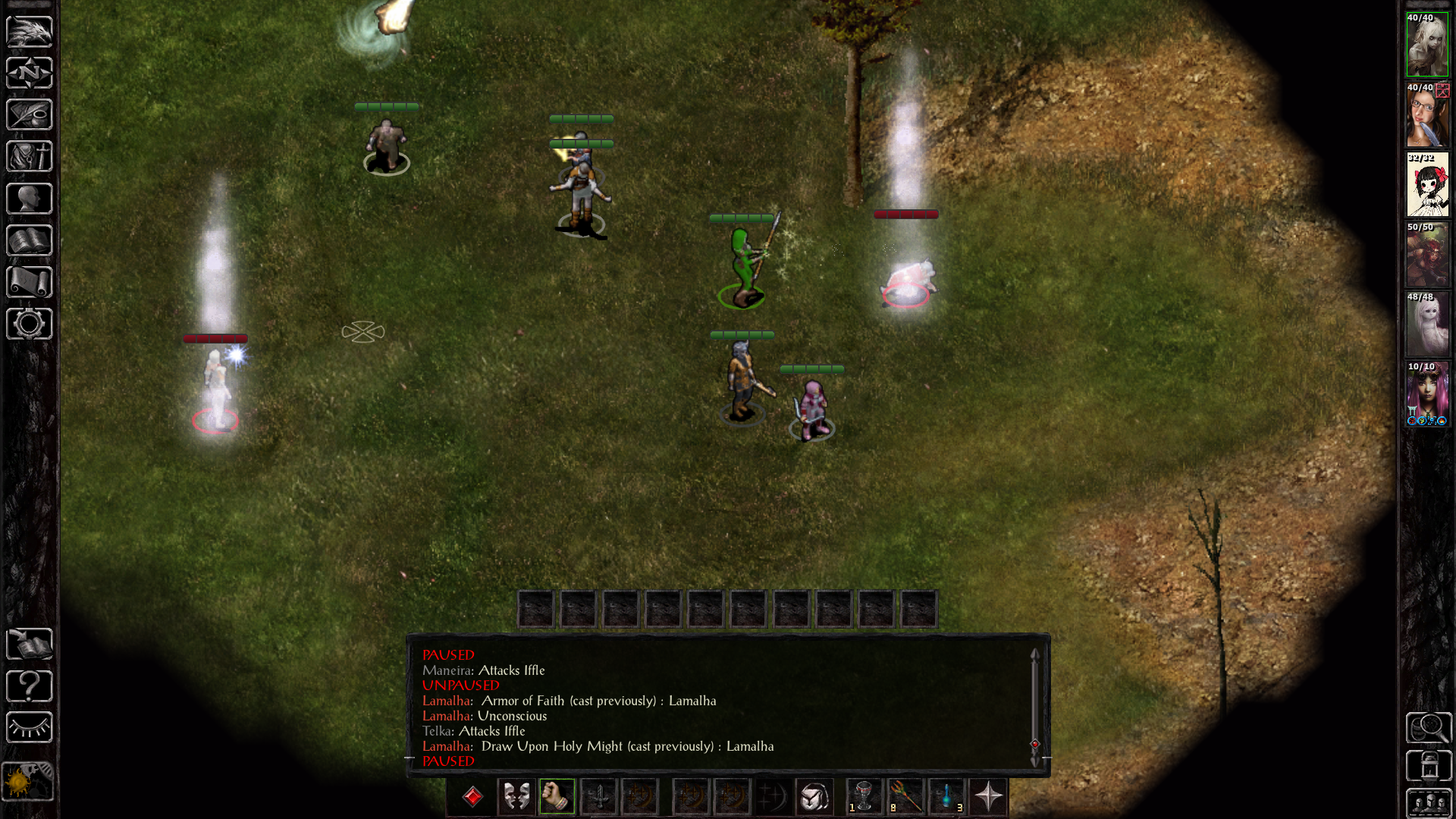Open the journal with the quill and inkwell icon

click(30, 115)
